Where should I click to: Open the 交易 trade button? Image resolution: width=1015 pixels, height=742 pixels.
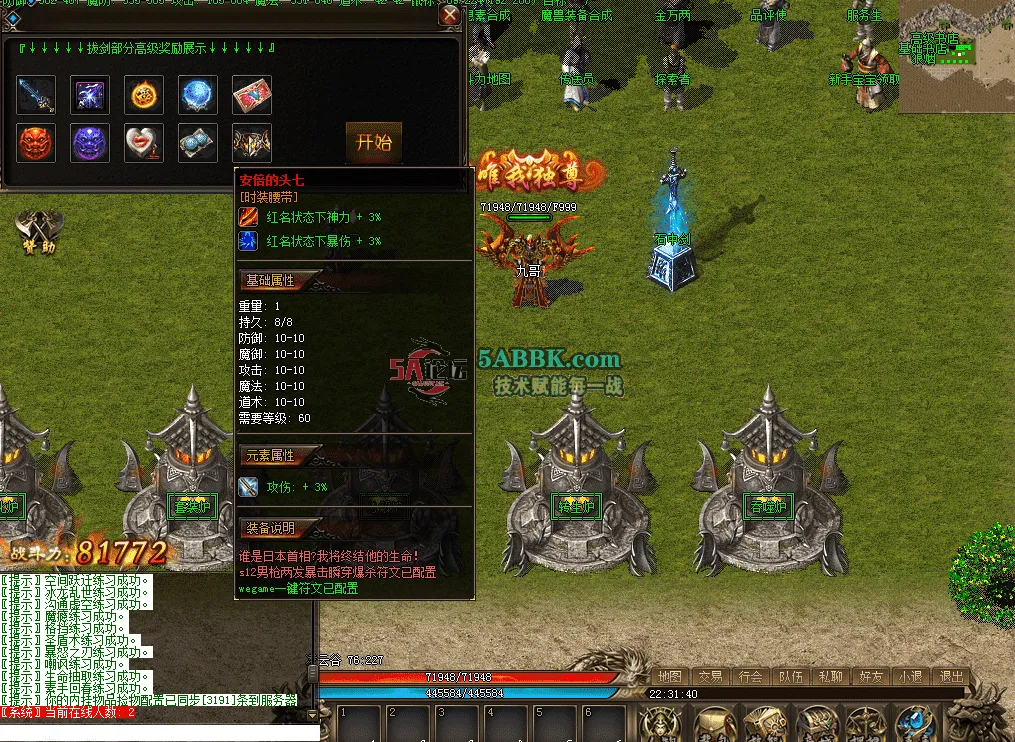click(710, 676)
